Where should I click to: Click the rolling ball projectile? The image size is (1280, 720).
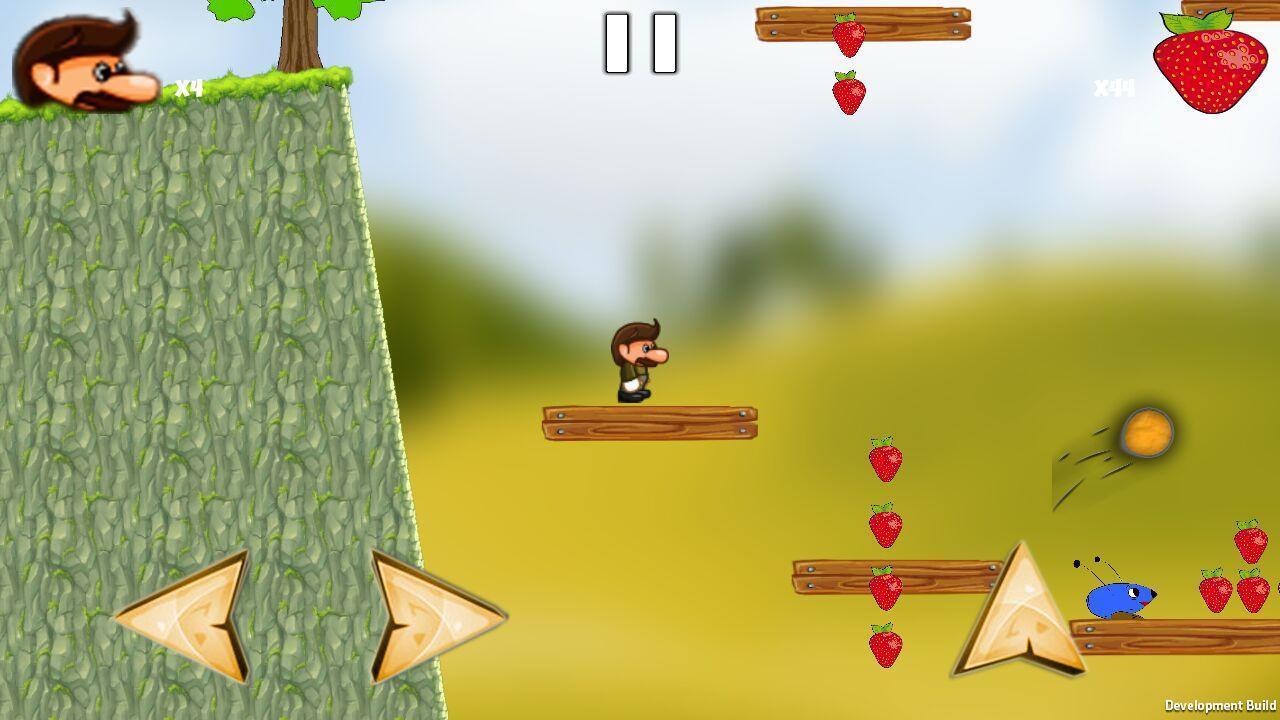[x=1145, y=432]
